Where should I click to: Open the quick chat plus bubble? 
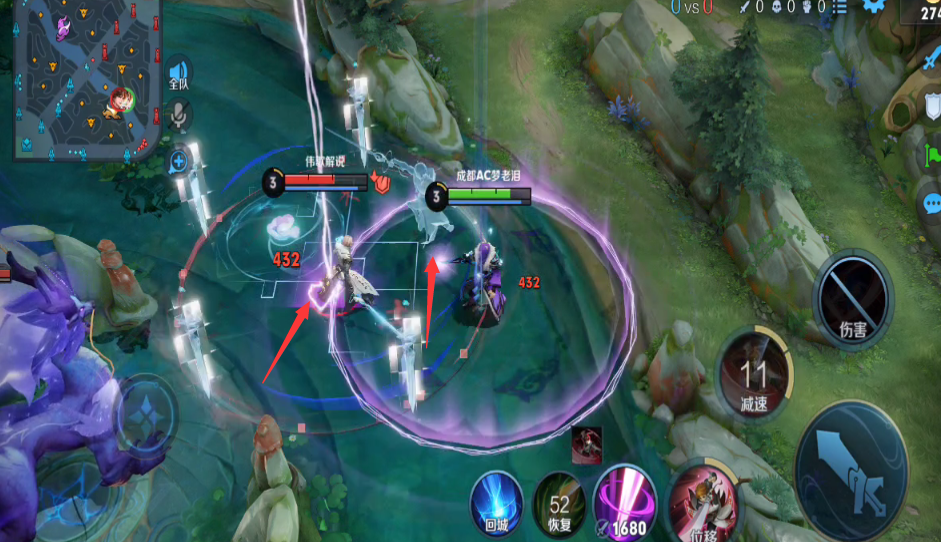click(179, 160)
